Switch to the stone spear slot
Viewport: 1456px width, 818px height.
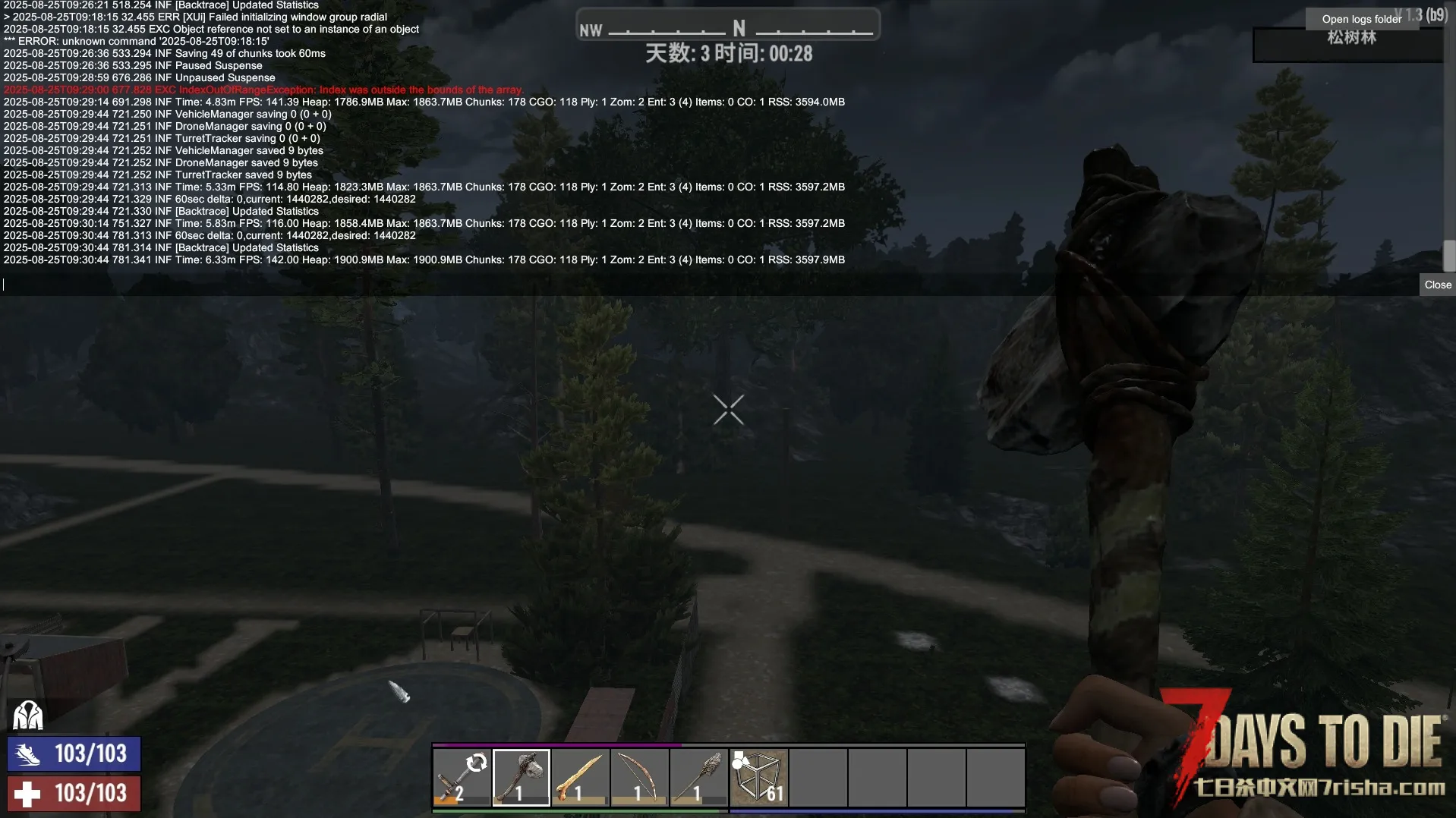click(698, 777)
